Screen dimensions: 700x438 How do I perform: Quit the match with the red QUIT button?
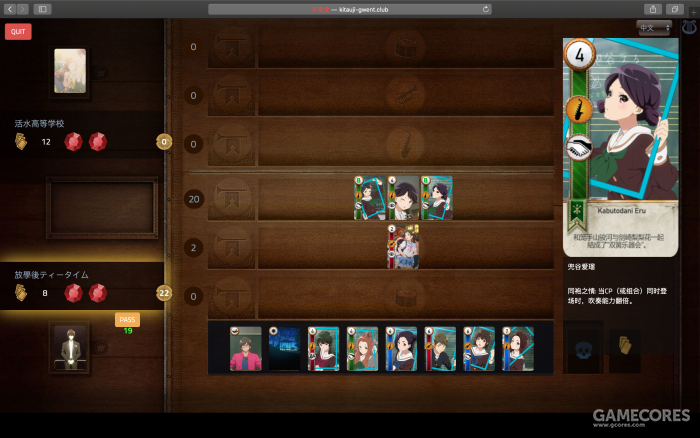coord(18,31)
